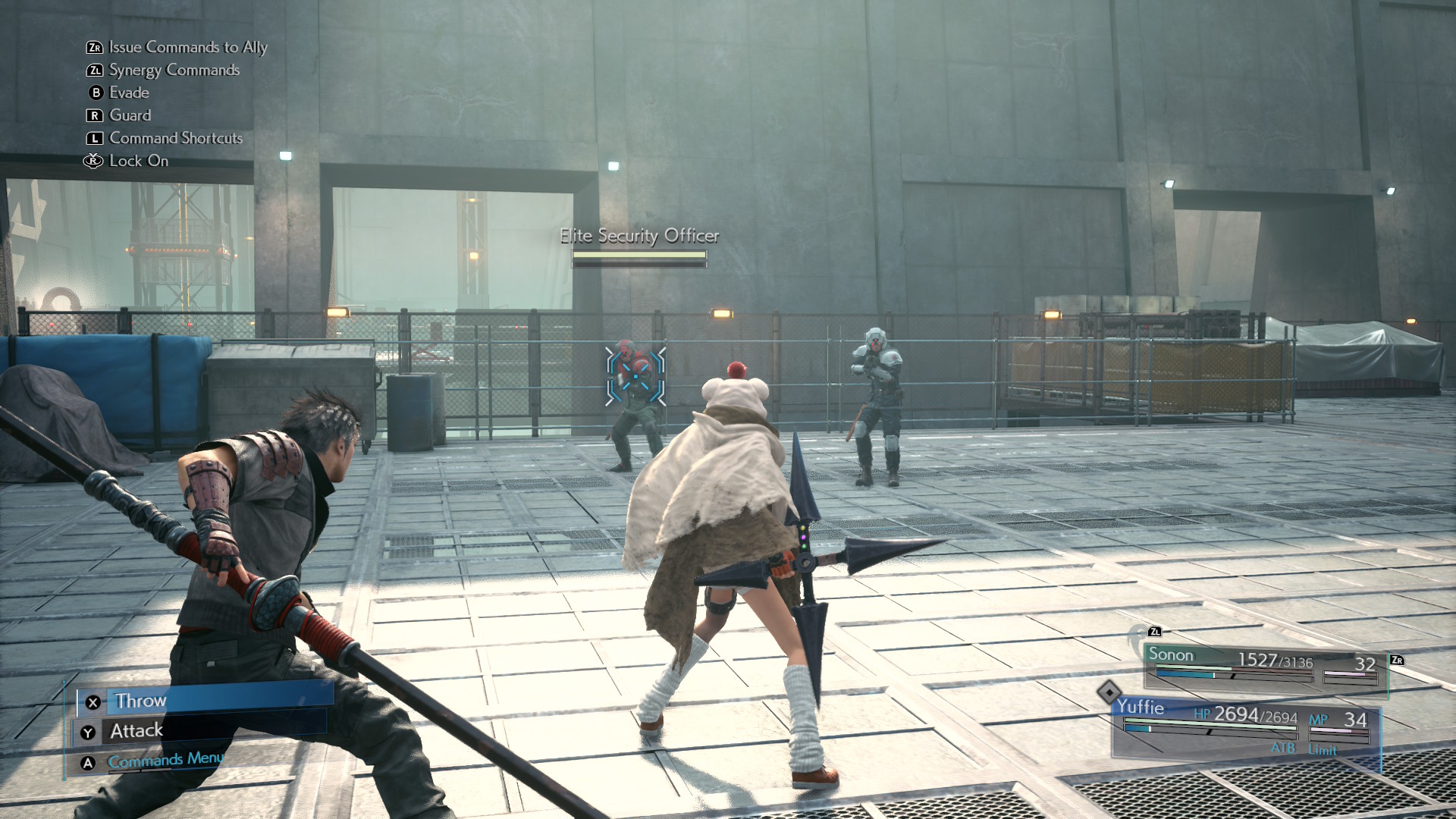Click the diamond icon beside Yuffie's panel
1456x819 pixels.
pos(1109,692)
